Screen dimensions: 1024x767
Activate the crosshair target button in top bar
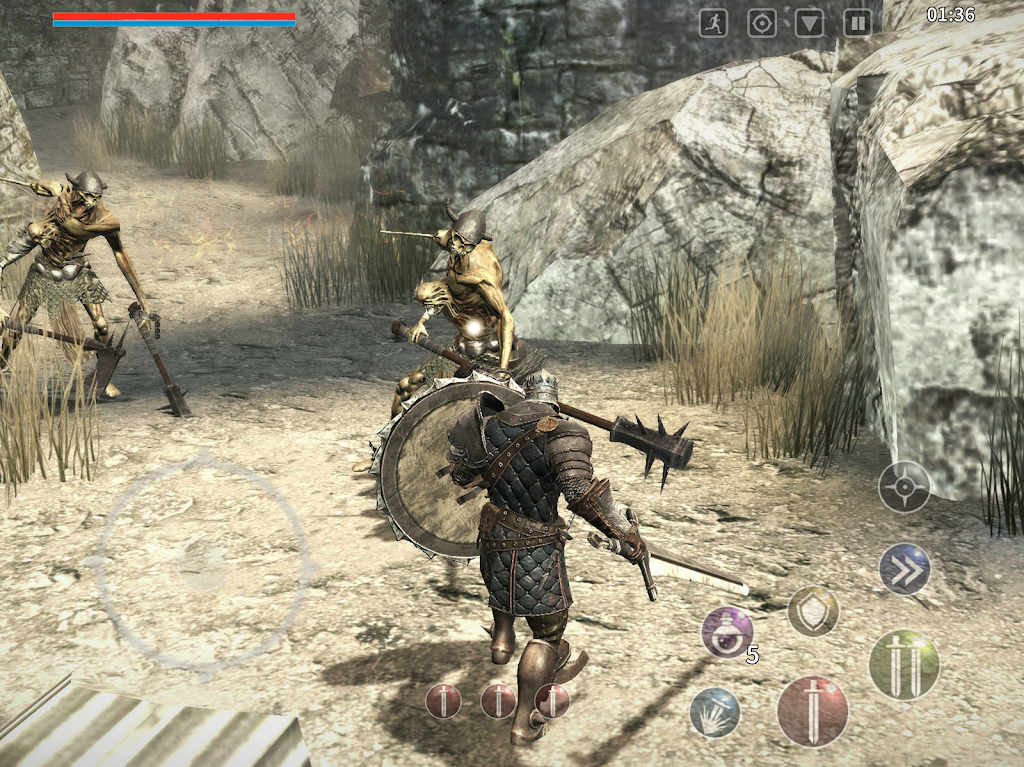pyautogui.click(x=762, y=23)
